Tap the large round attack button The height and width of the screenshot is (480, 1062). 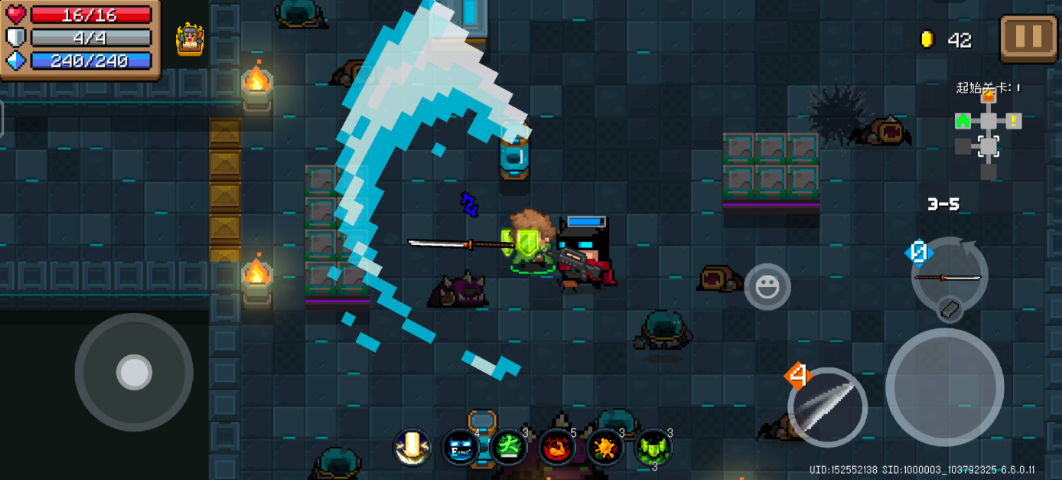[x=943, y=386]
